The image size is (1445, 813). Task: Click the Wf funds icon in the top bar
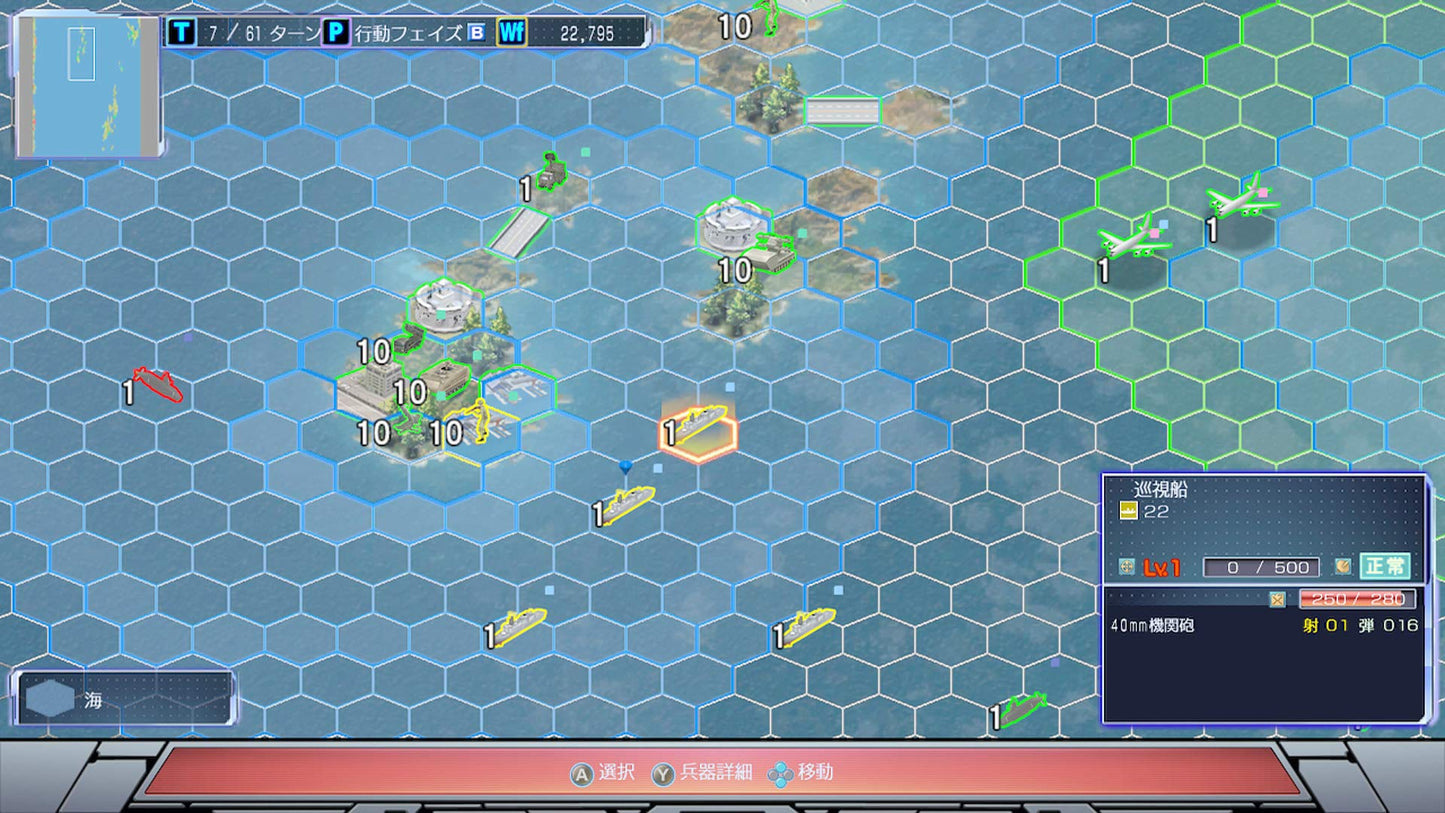[513, 32]
